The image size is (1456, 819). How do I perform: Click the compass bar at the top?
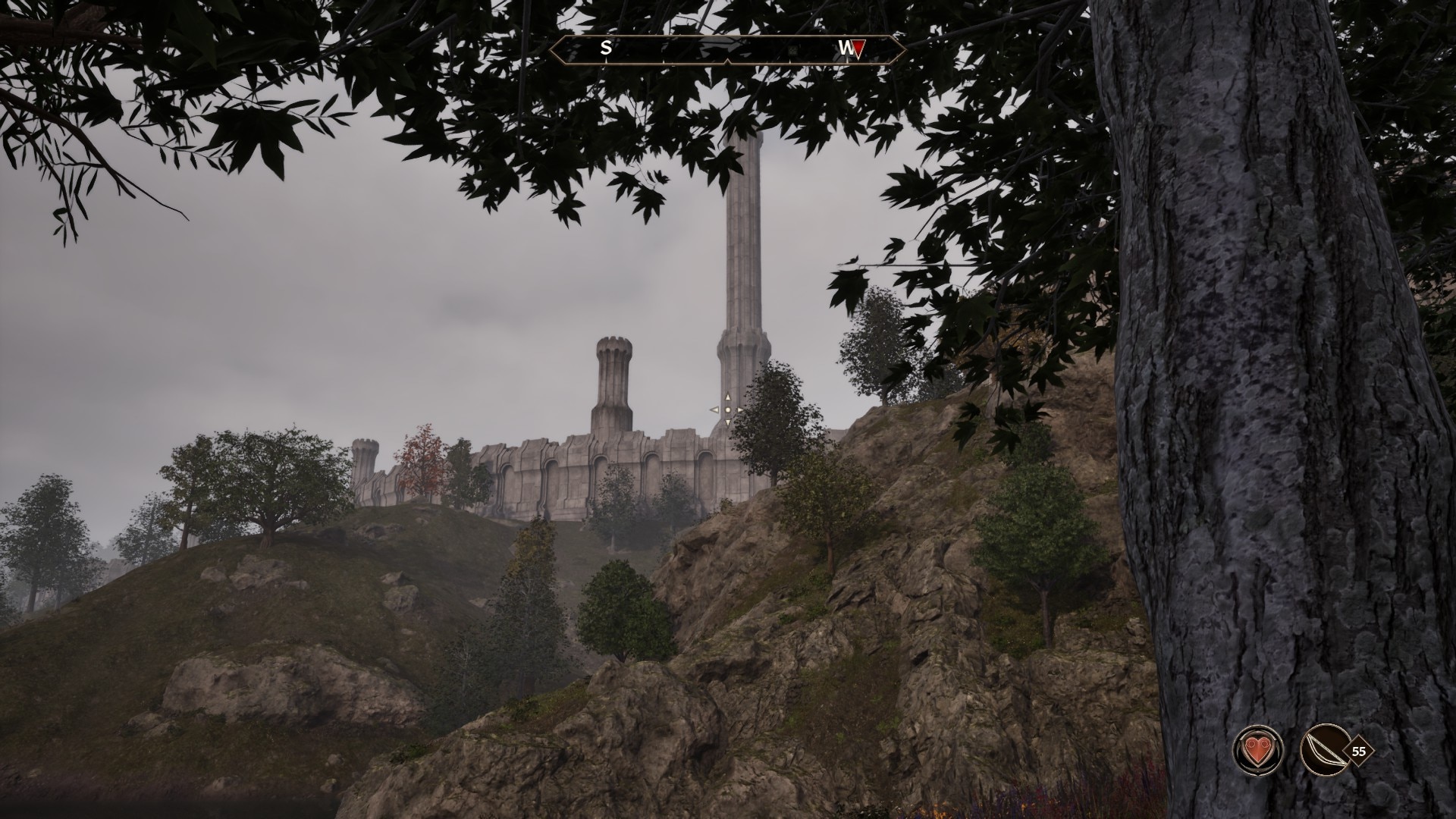point(726,49)
